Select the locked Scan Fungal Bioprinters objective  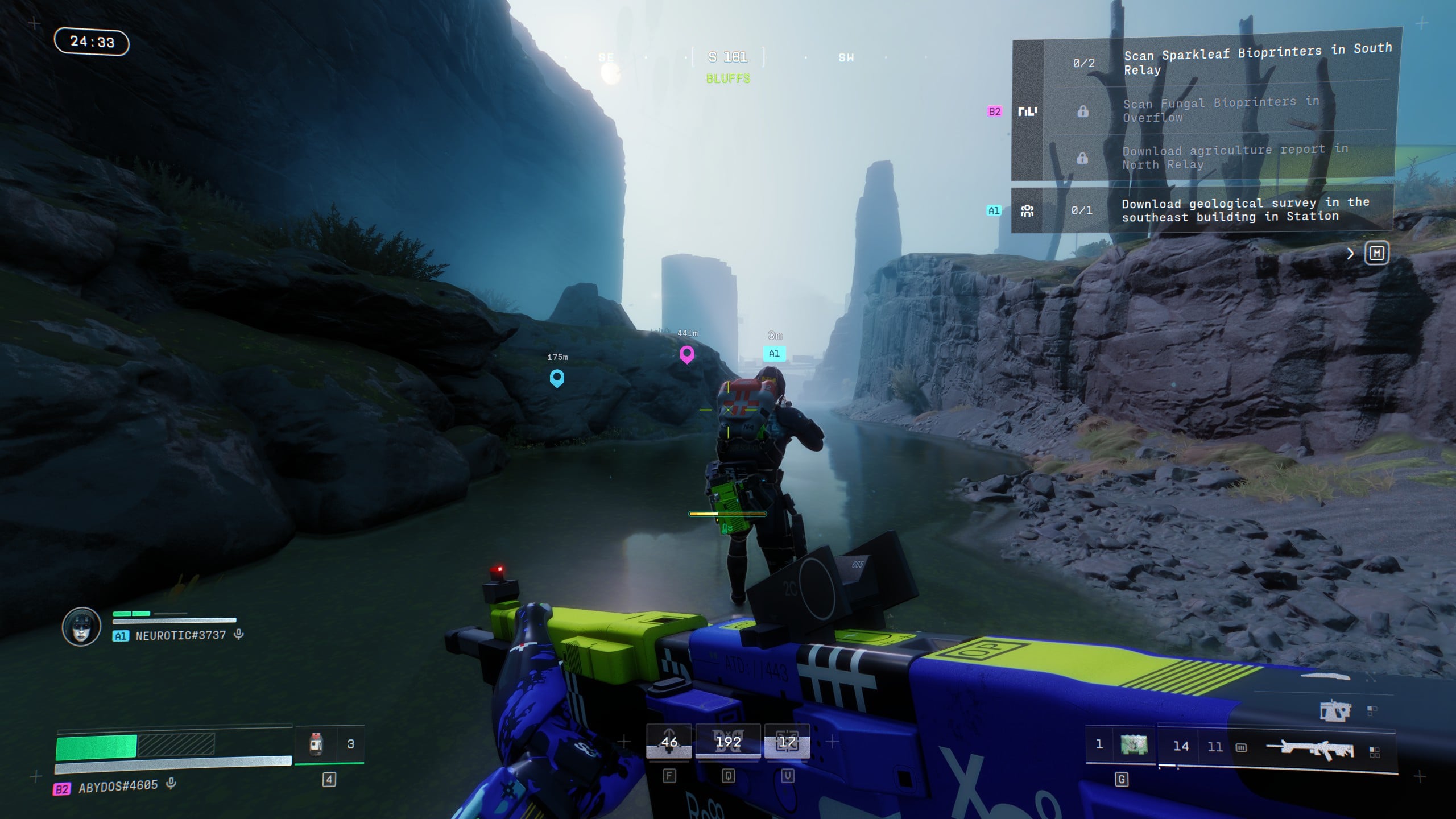point(1220,110)
